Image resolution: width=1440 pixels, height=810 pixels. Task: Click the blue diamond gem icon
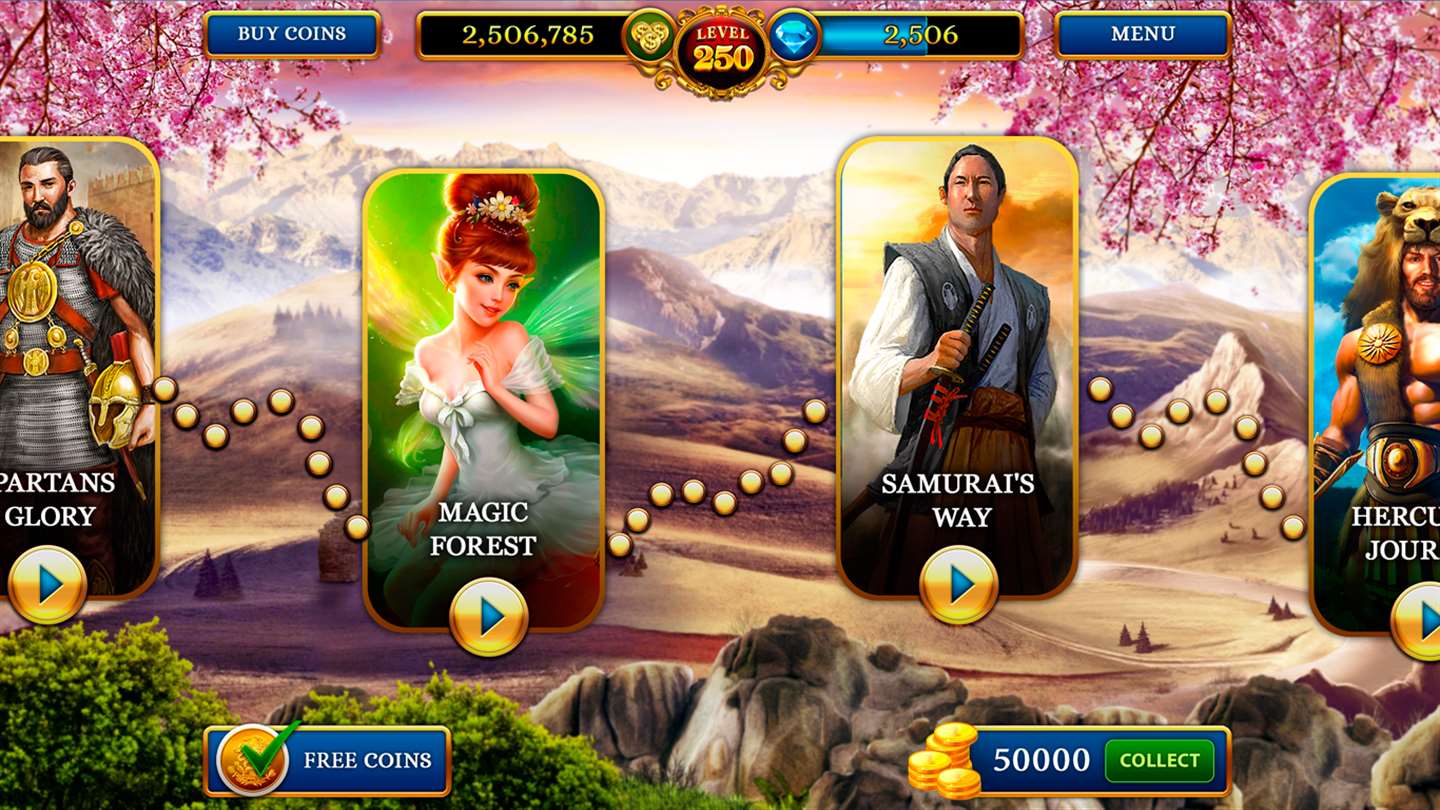795,36
